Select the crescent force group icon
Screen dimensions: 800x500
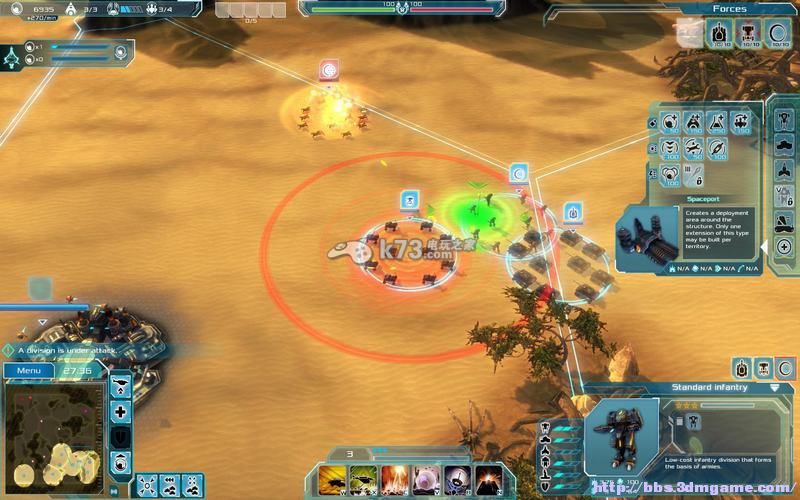[779, 33]
